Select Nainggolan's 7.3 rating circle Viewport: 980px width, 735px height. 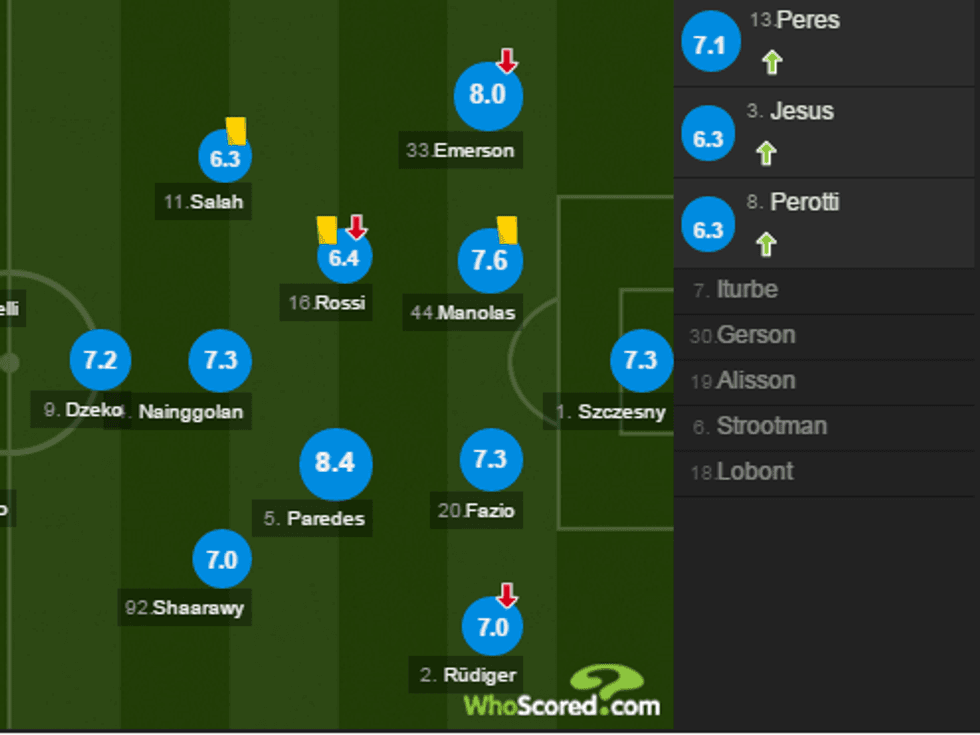tap(220, 360)
